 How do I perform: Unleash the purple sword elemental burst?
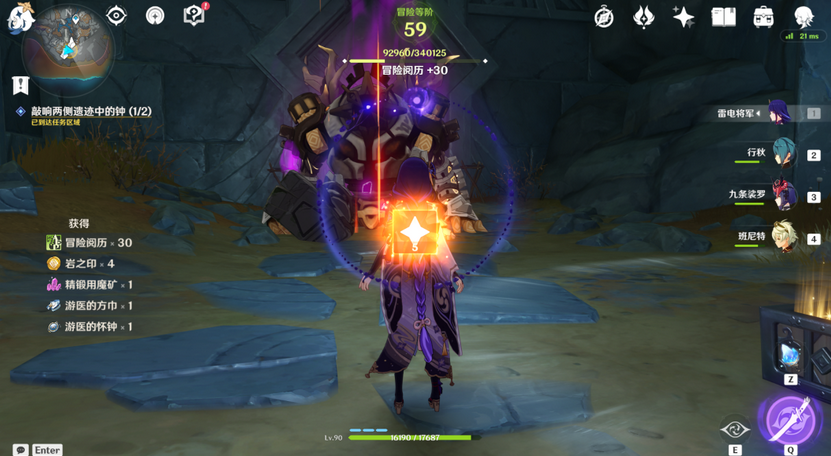click(x=789, y=418)
